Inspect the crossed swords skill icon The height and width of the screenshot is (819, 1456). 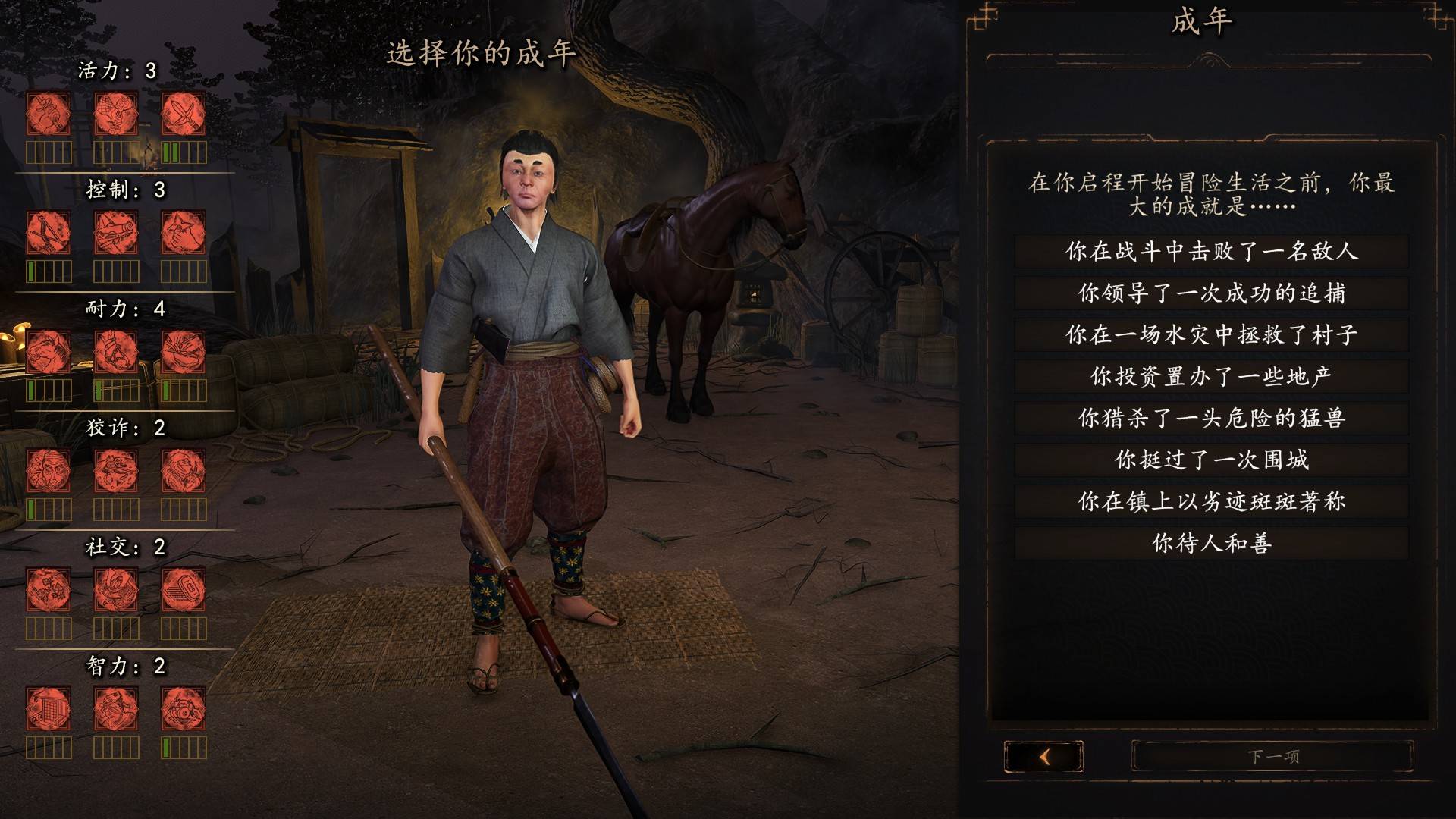[183, 114]
